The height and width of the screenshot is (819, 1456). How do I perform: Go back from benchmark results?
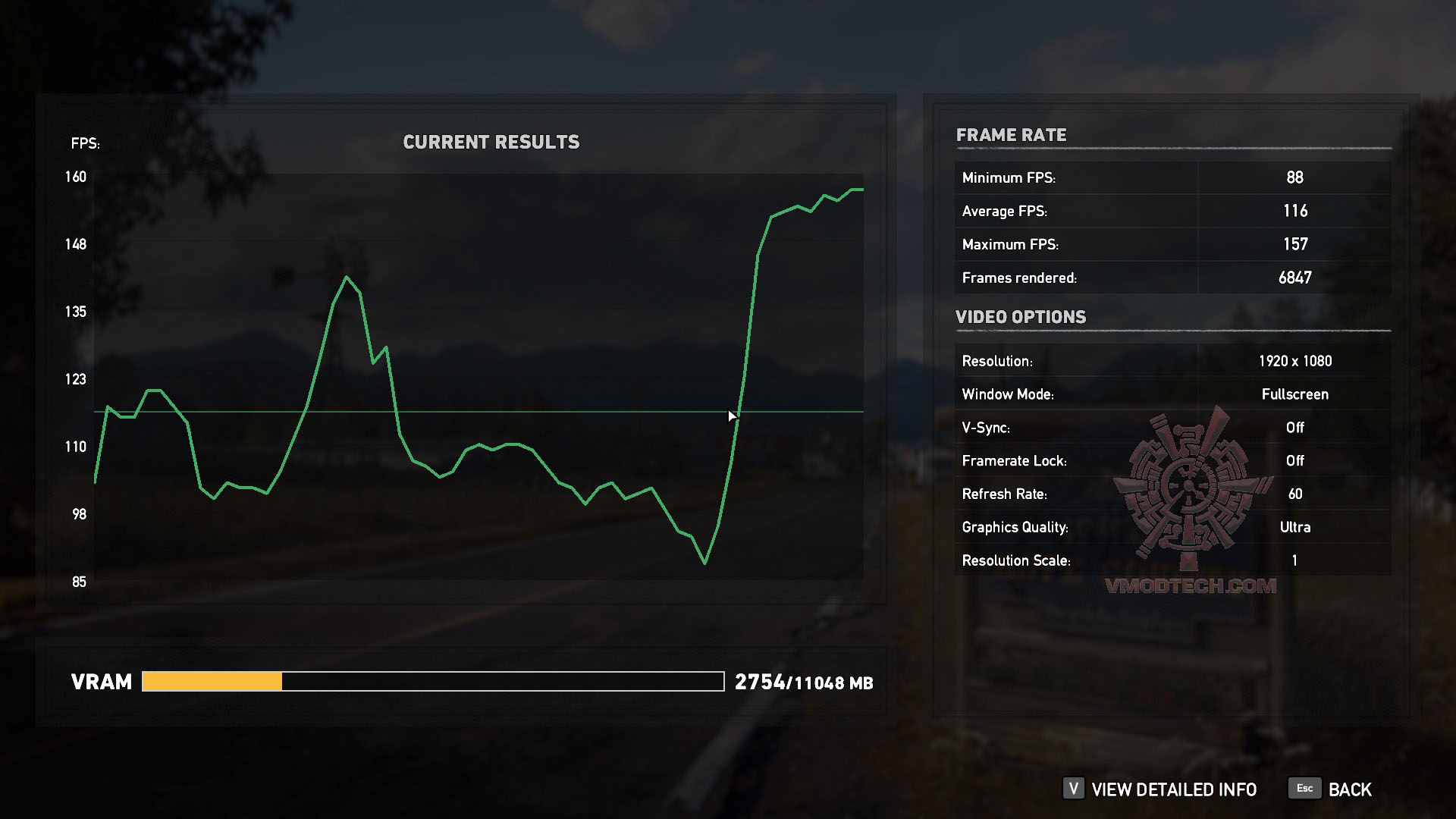(1331, 789)
